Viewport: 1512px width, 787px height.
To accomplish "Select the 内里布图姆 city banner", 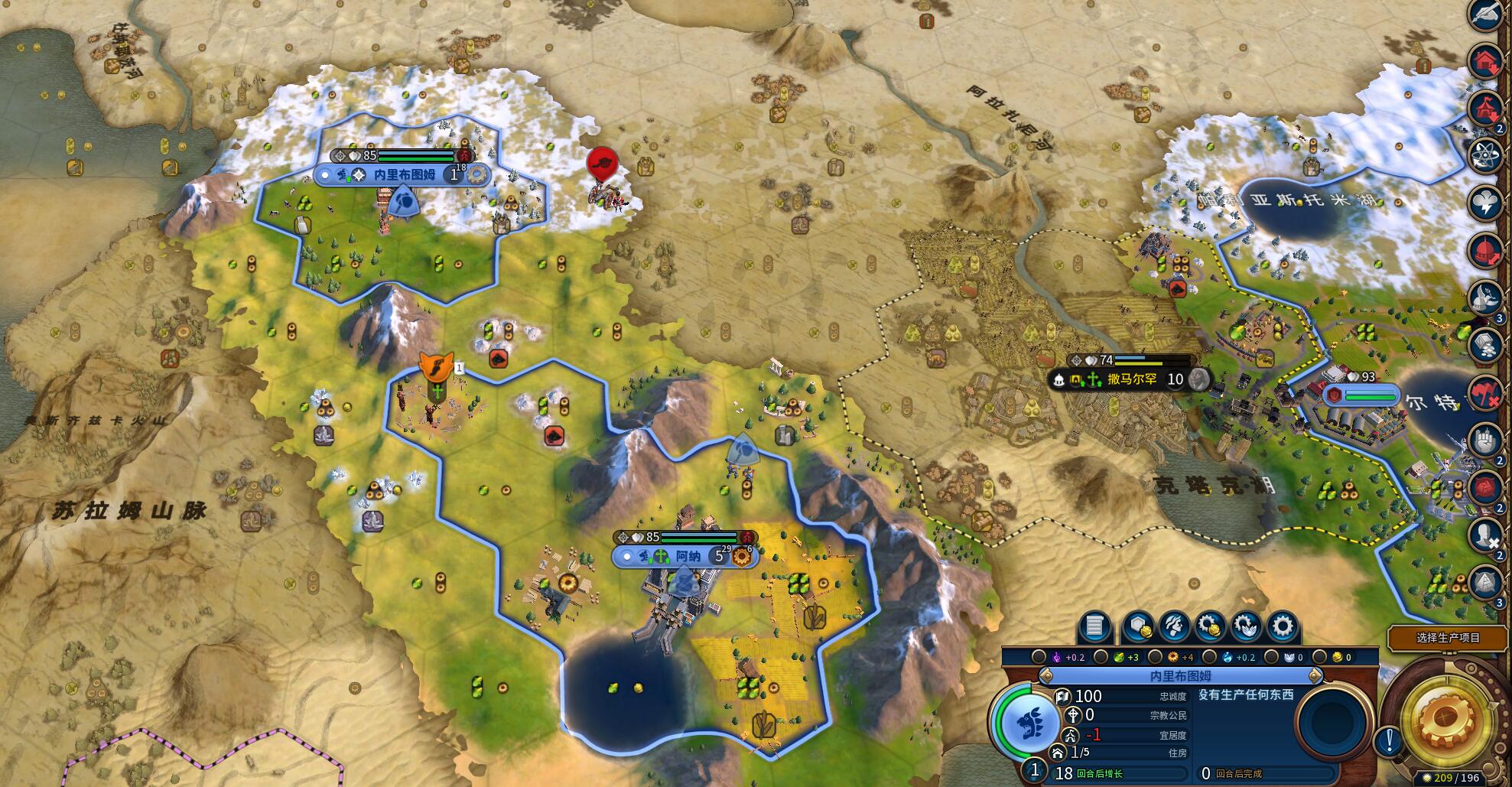I will tap(404, 175).
